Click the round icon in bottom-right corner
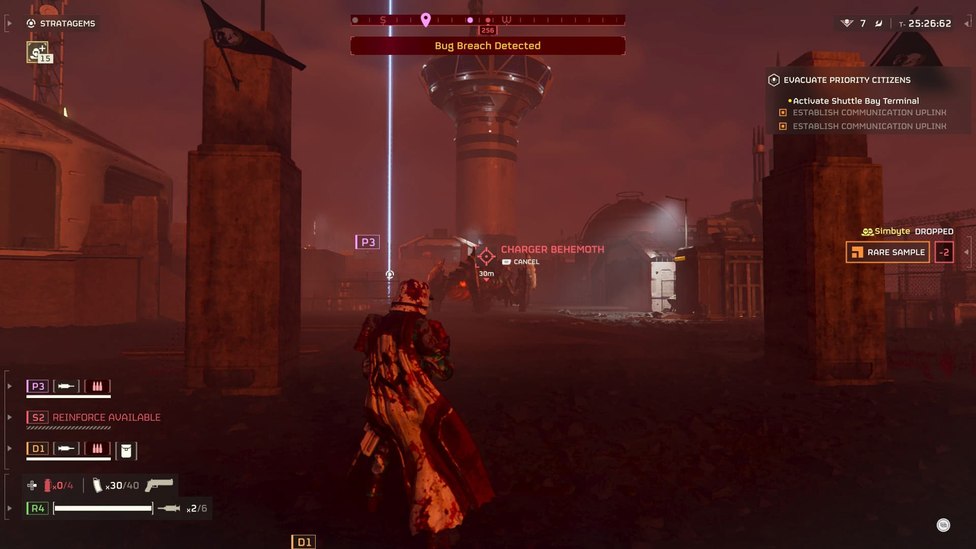The image size is (976, 549). [943, 524]
